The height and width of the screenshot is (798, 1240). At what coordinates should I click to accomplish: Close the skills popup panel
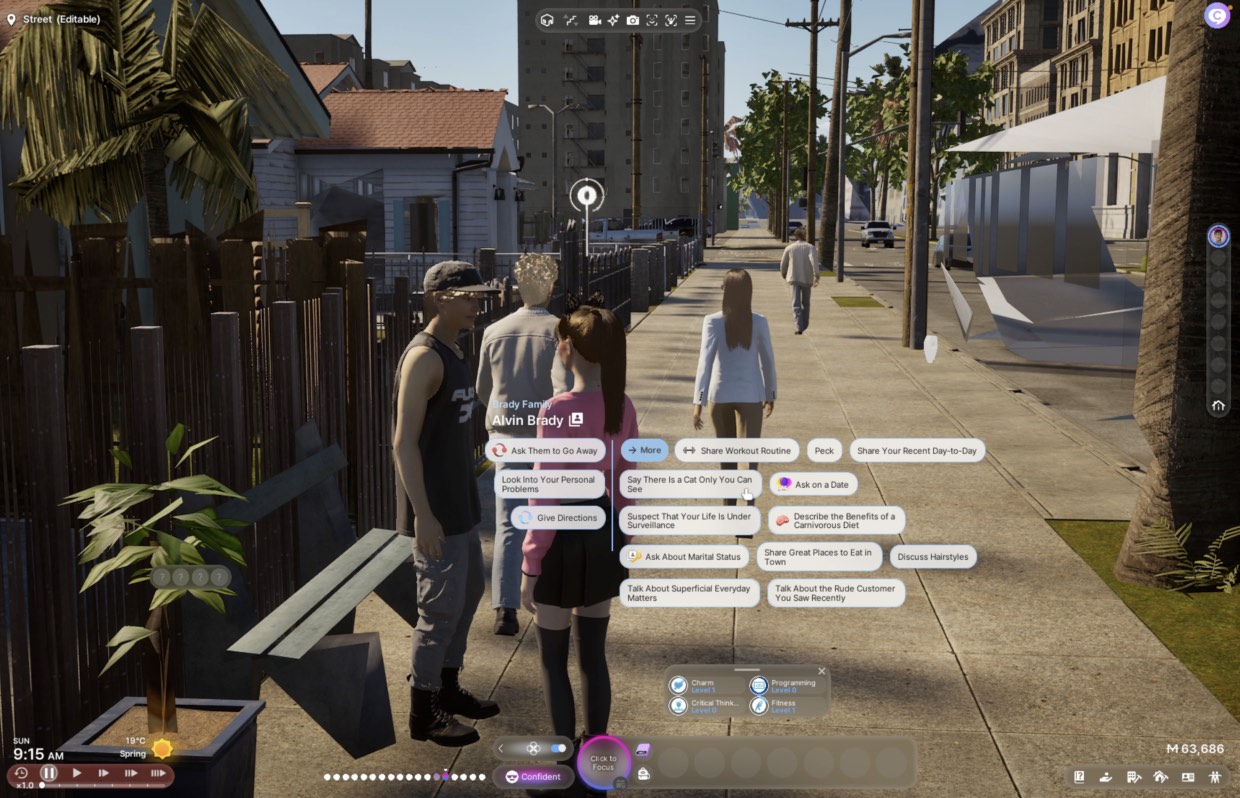[x=822, y=672]
